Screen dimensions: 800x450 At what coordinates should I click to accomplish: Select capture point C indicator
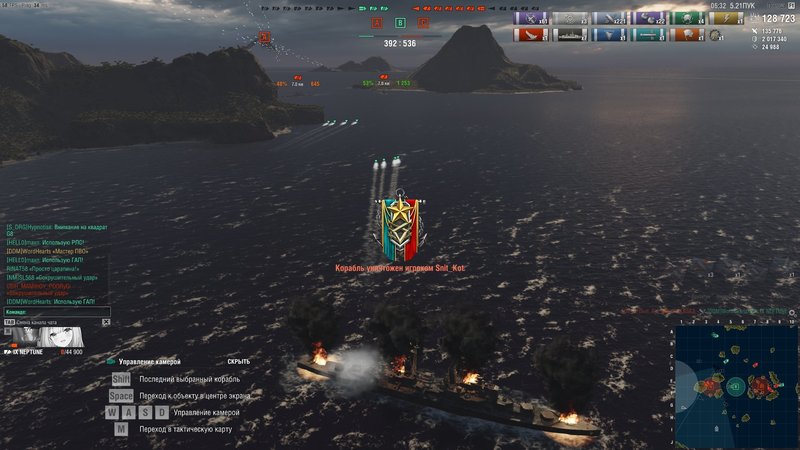click(423, 22)
